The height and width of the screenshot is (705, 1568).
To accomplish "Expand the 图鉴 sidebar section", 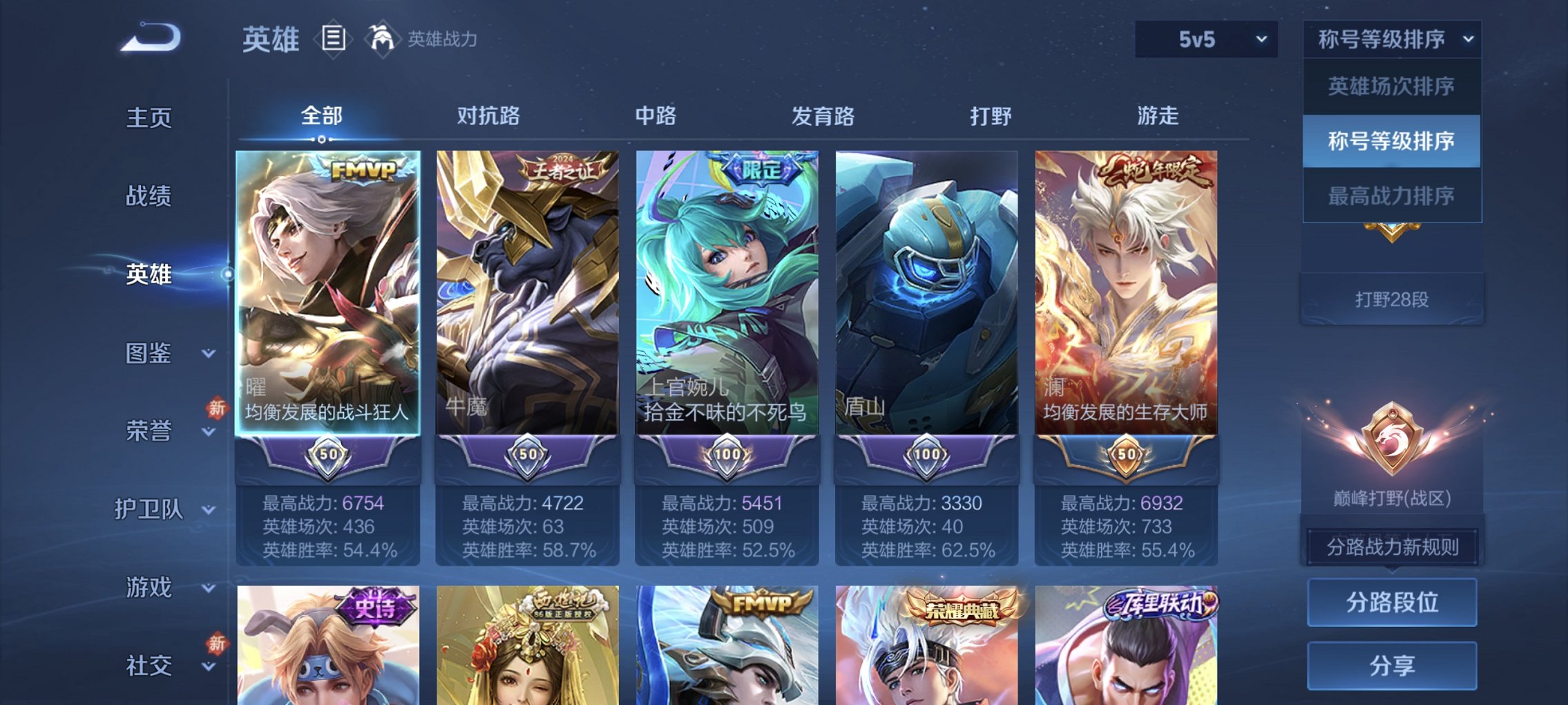I will click(151, 355).
